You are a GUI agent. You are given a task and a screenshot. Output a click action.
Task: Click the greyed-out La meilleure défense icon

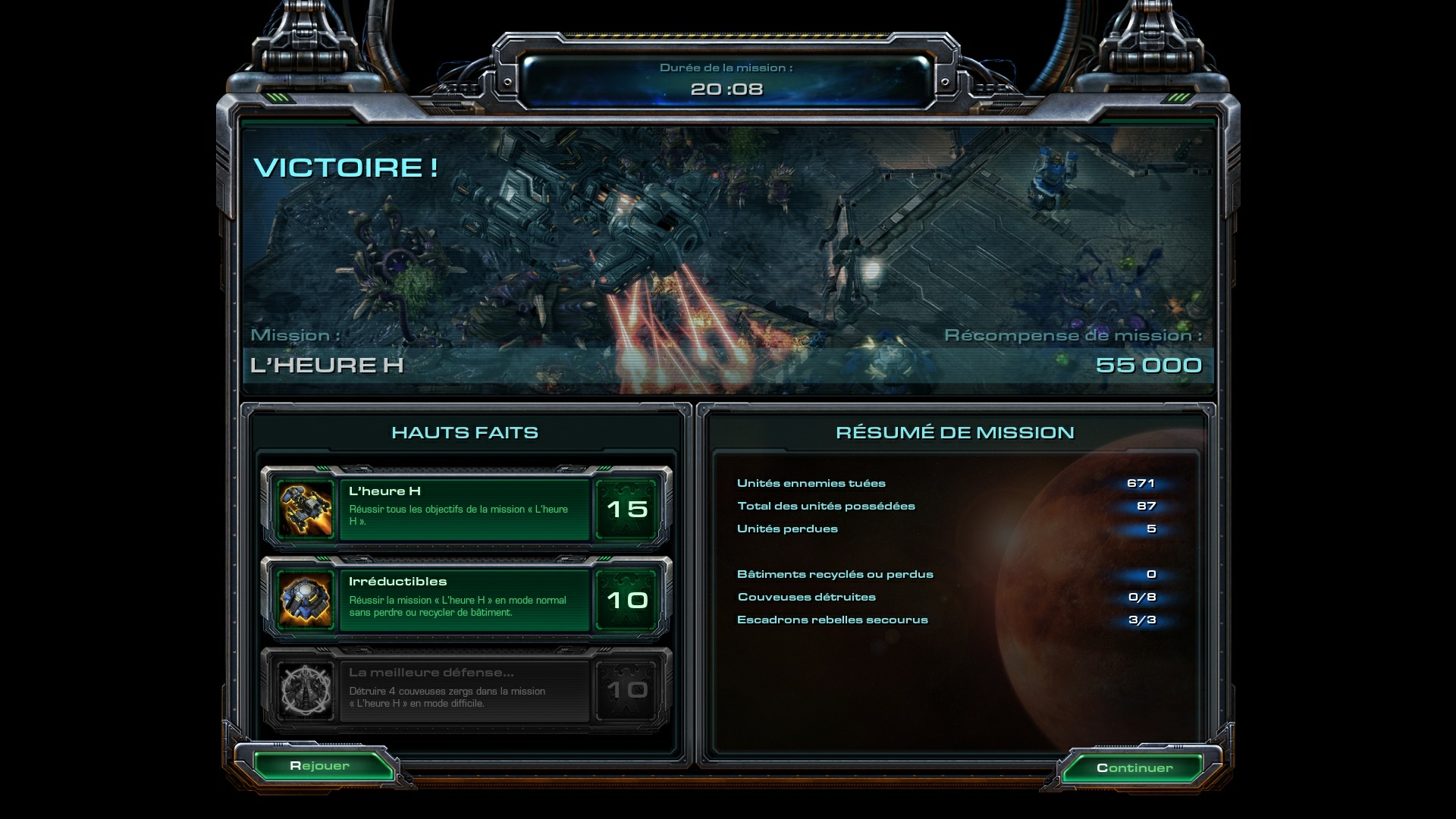tap(306, 690)
